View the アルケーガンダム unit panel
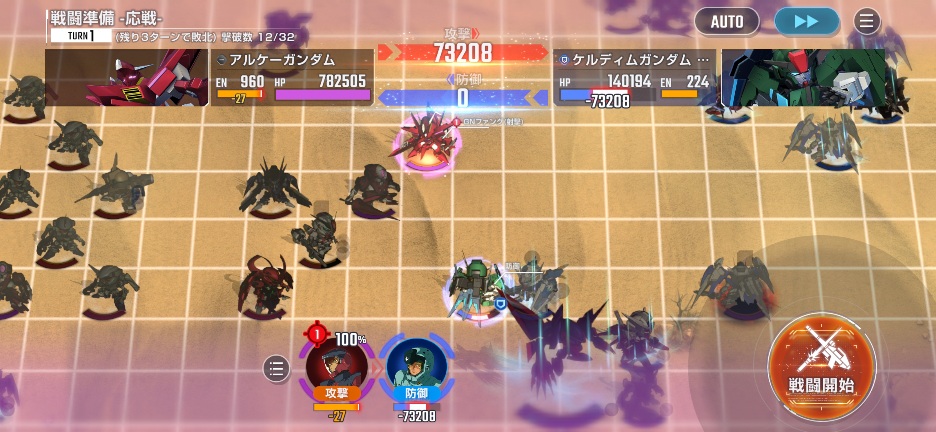 [292, 78]
